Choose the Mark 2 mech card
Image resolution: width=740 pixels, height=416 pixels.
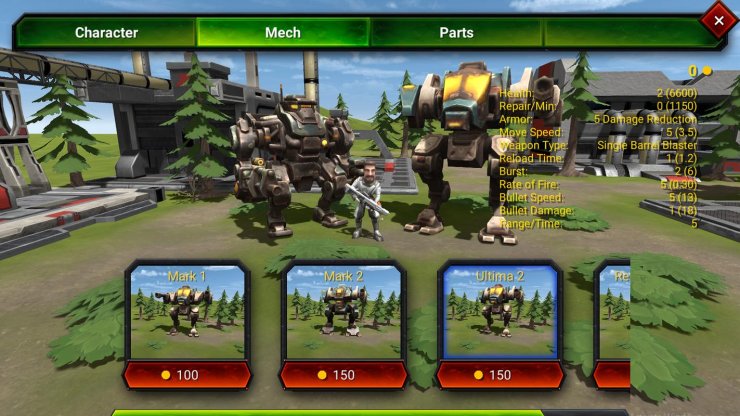[x=343, y=312]
